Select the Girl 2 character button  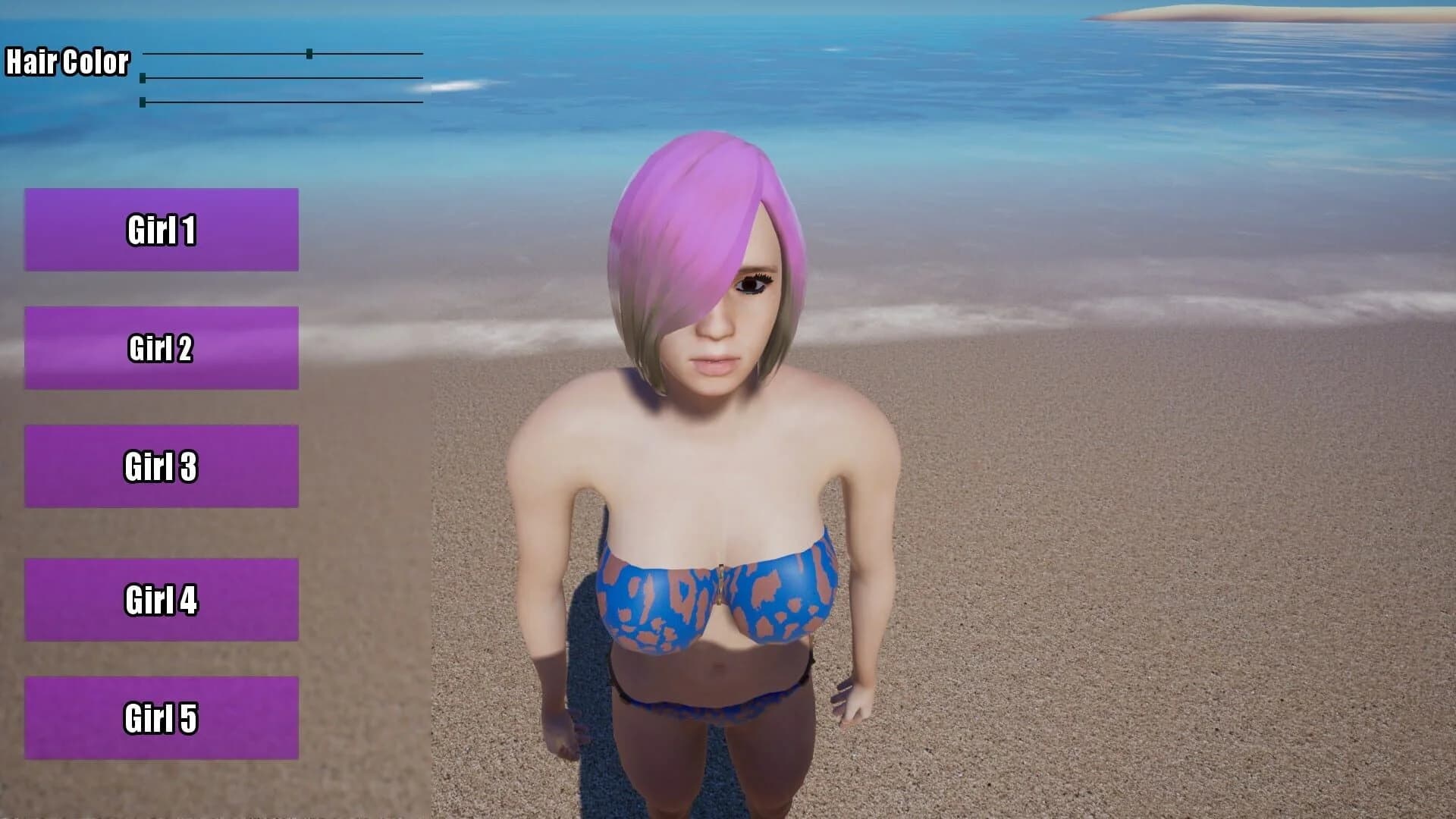click(x=162, y=347)
